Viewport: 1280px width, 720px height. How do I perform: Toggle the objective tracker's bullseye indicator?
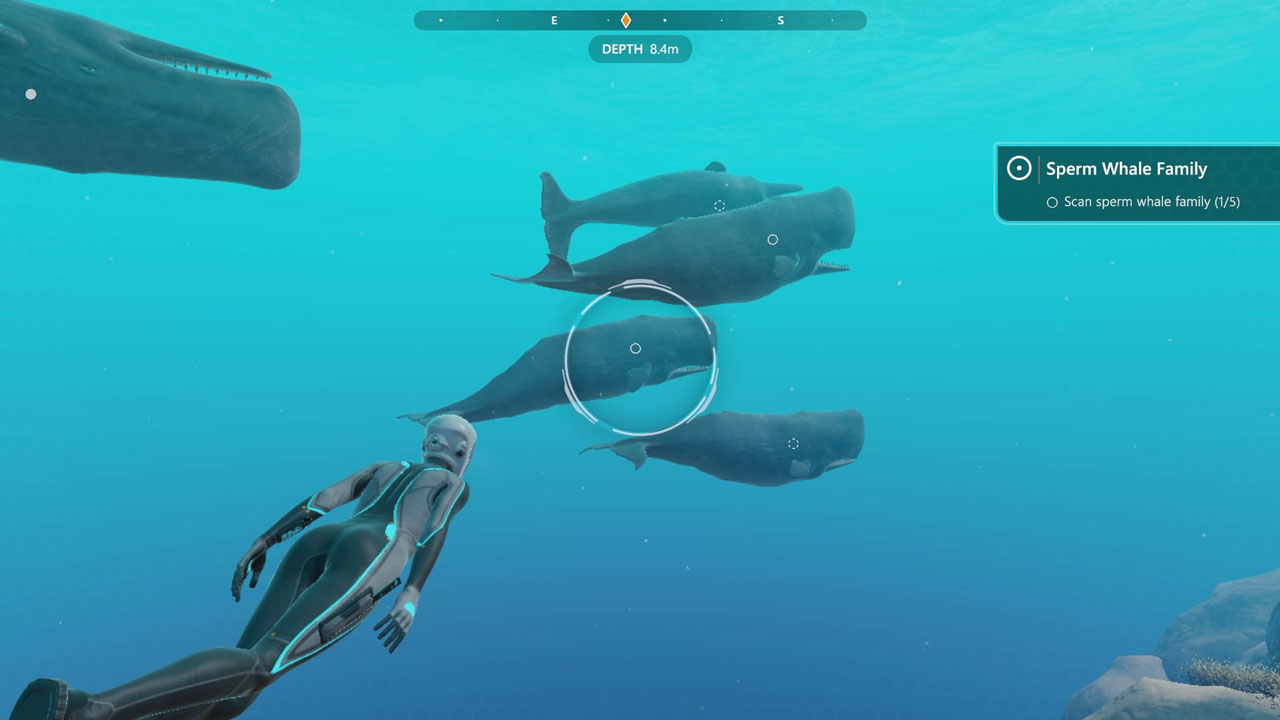pyautogui.click(x=1018, y=168)
